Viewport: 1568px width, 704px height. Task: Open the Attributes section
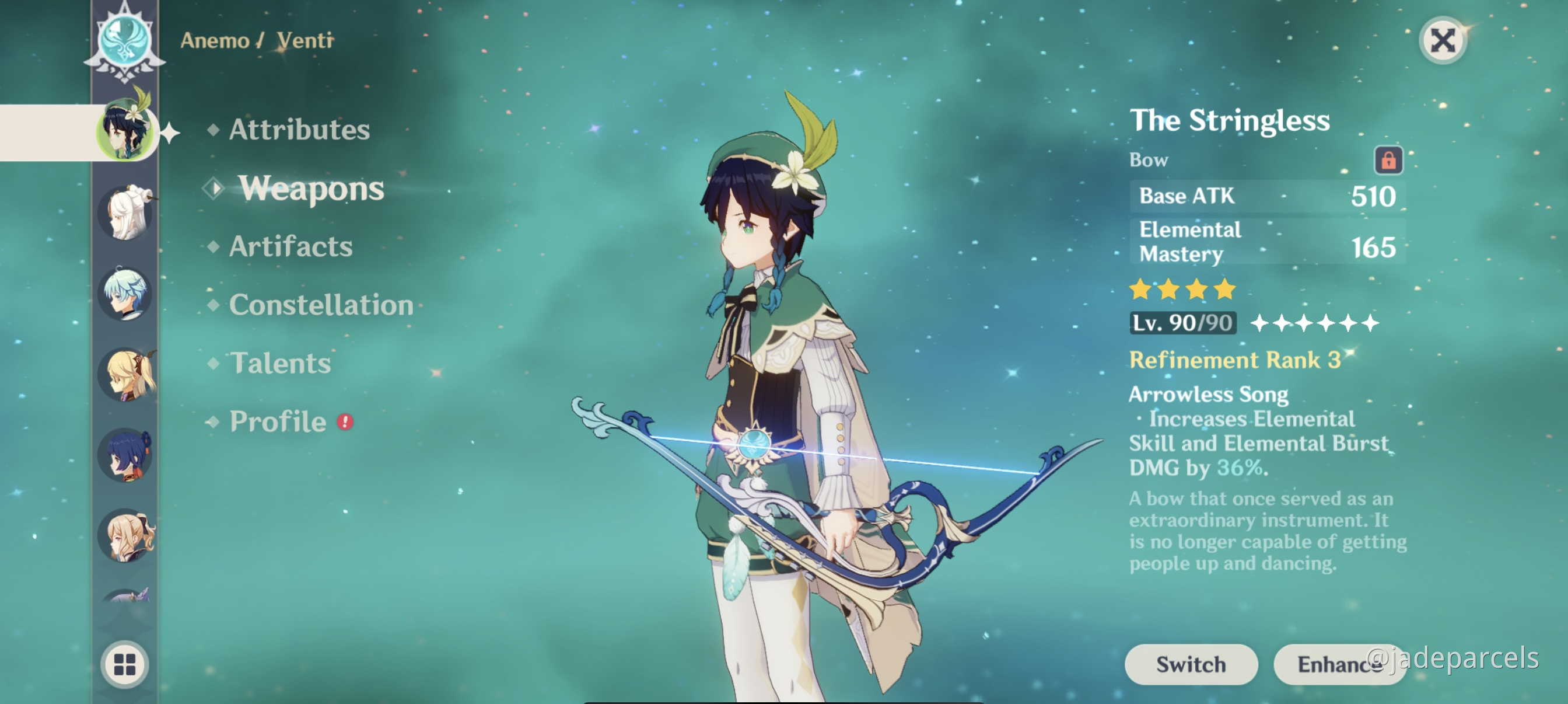point(299,130)
